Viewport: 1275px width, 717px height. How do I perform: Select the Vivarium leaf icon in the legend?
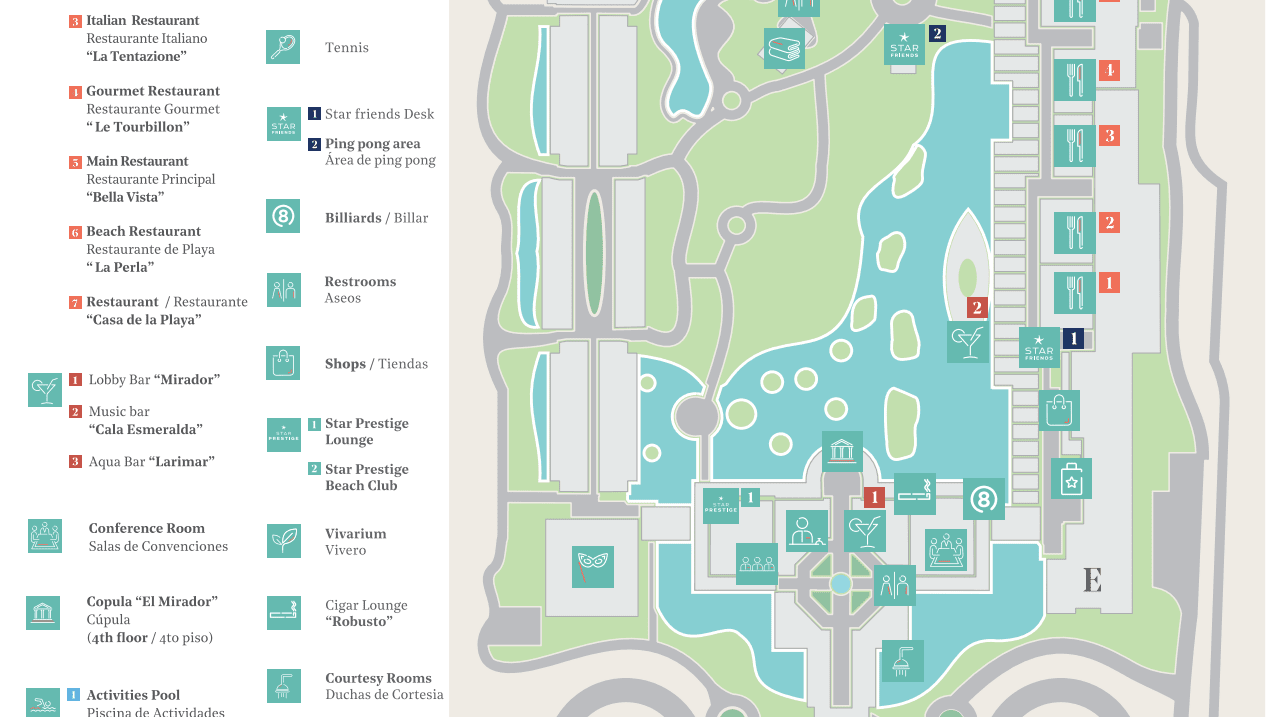[283, 541]
